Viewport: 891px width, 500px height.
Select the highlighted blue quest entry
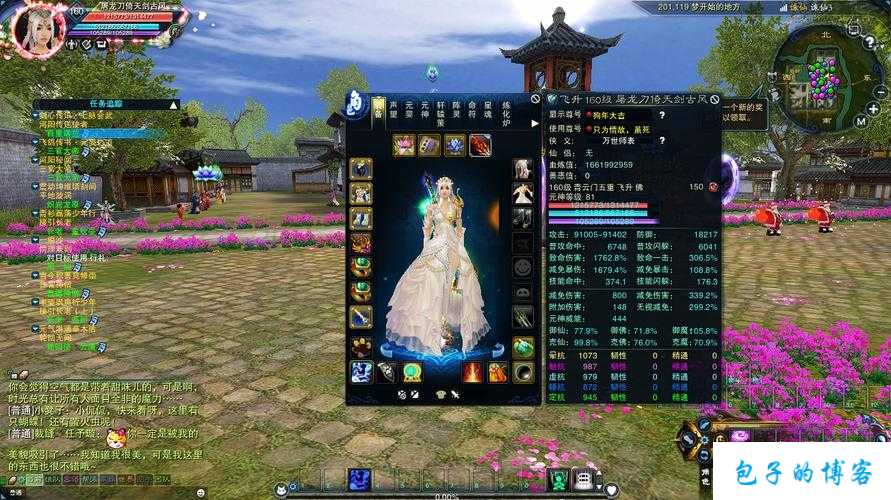[x=100, y=133]
